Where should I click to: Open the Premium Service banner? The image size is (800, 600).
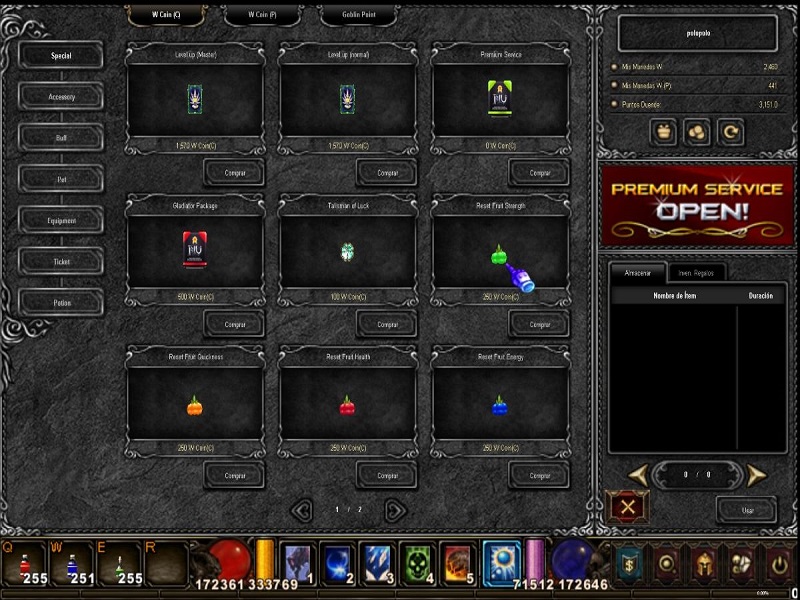696,205
